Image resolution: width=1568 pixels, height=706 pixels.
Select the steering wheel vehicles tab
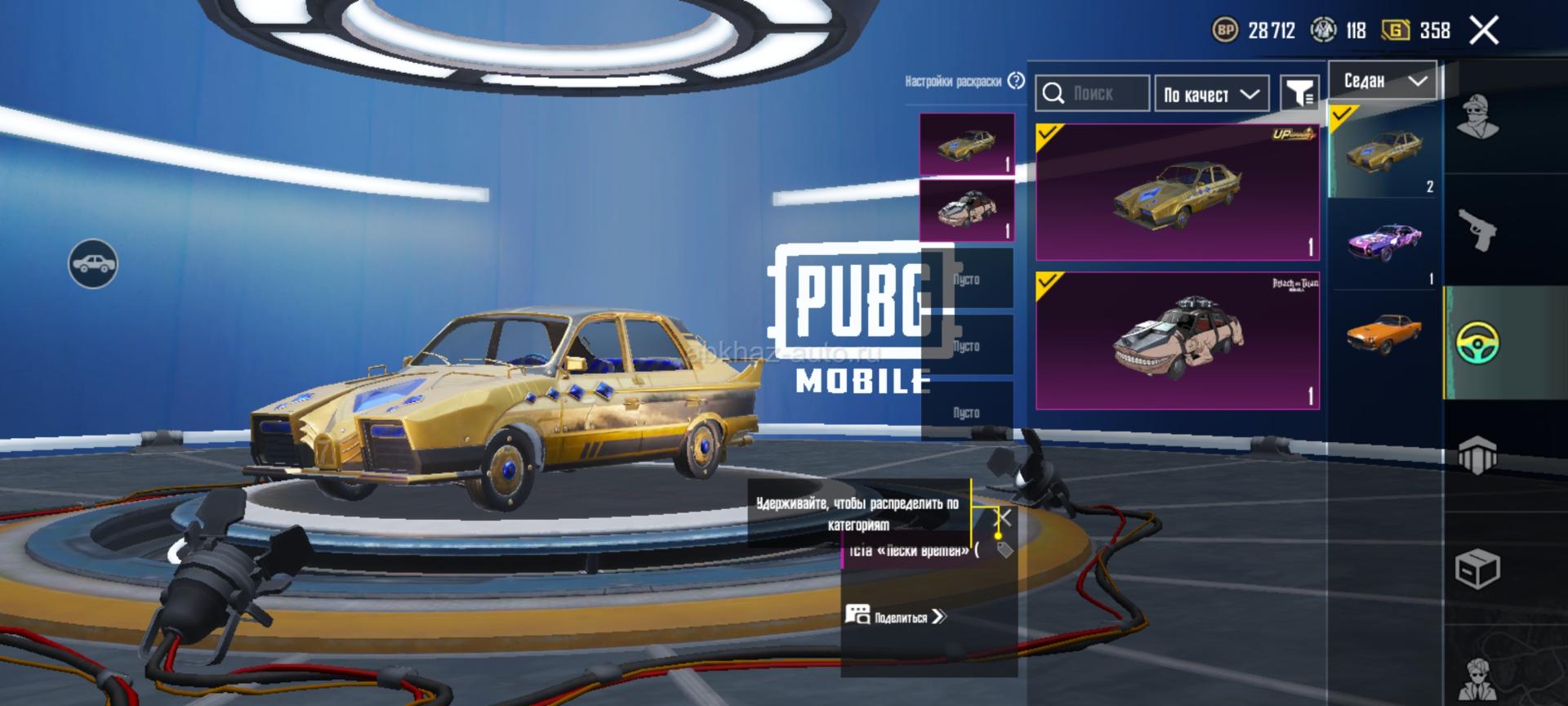[x=1478, y=342]
